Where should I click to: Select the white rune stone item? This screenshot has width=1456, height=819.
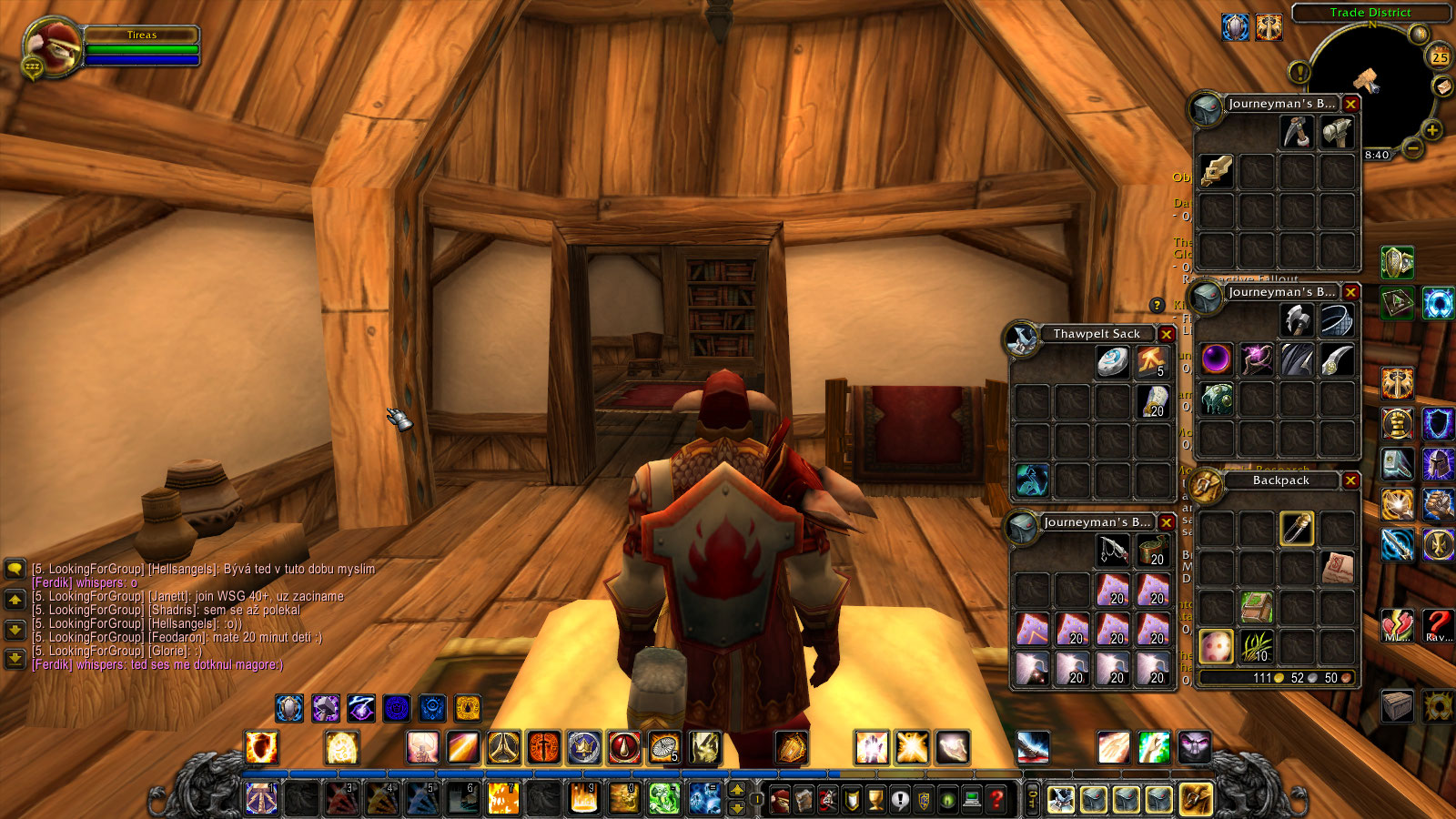click(1113, 361)
